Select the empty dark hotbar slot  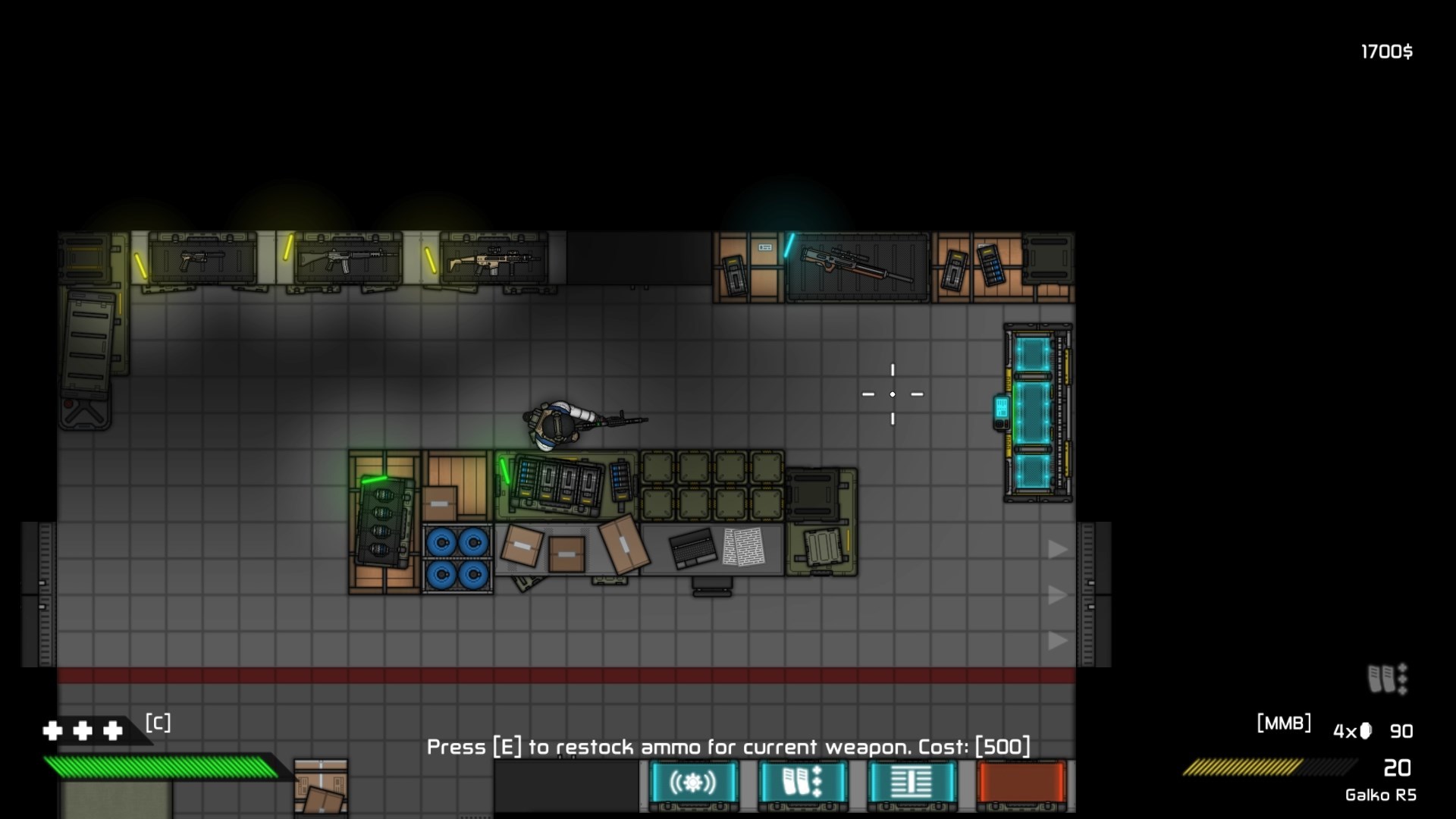[x=565, y=785]
